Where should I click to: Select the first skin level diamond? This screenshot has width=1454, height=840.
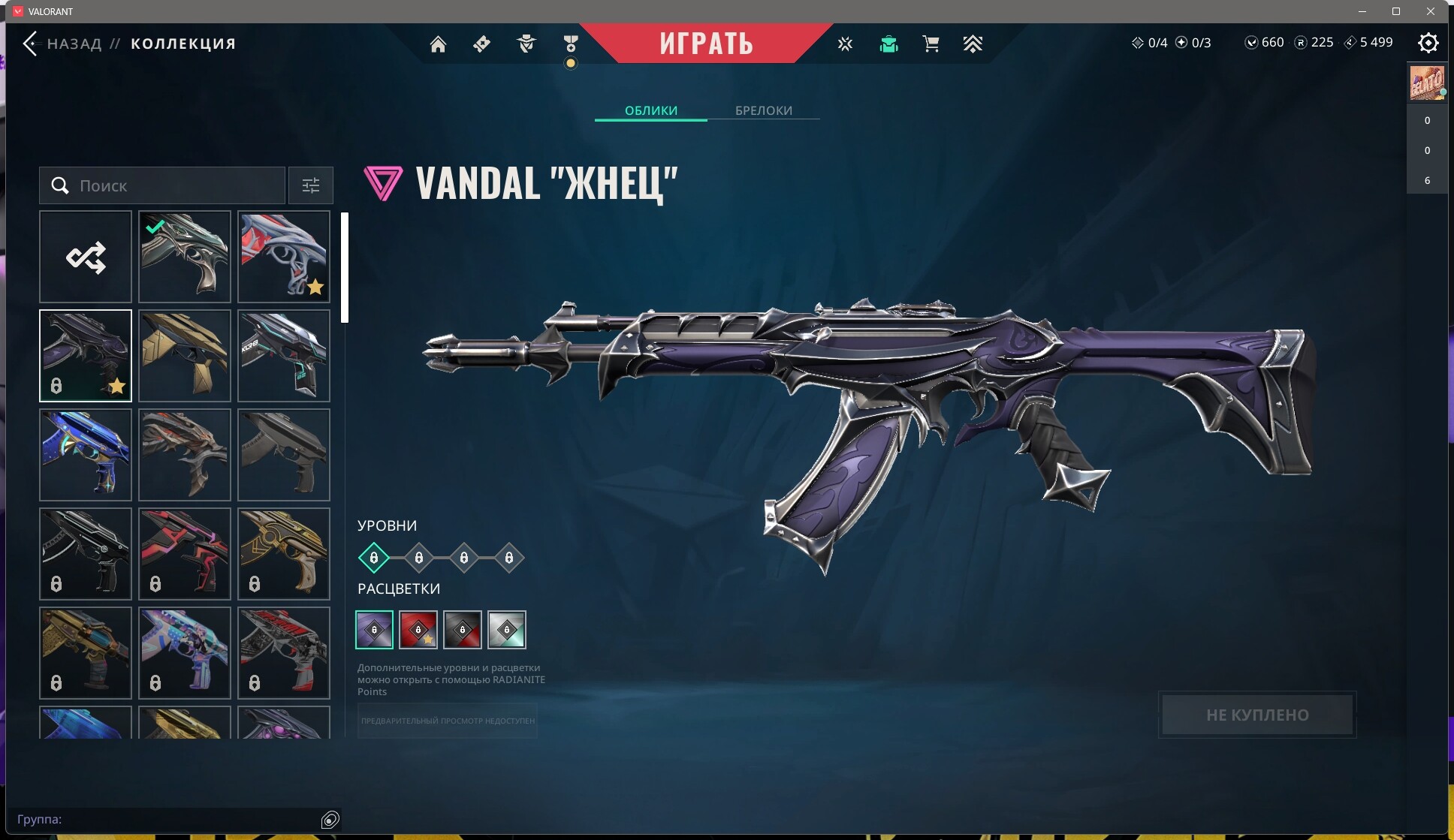coord(373,558)
